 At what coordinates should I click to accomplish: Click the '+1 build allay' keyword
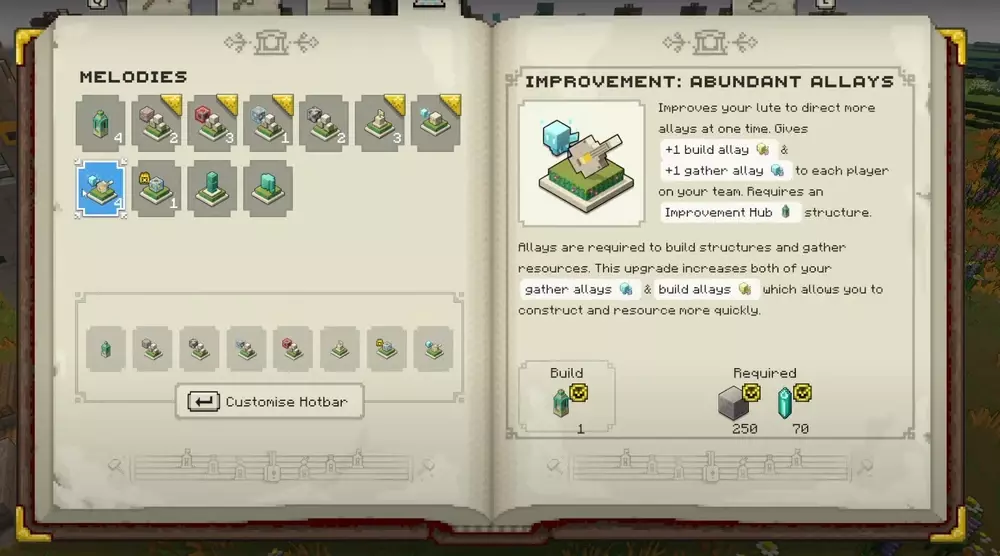(x=716, y=149)
